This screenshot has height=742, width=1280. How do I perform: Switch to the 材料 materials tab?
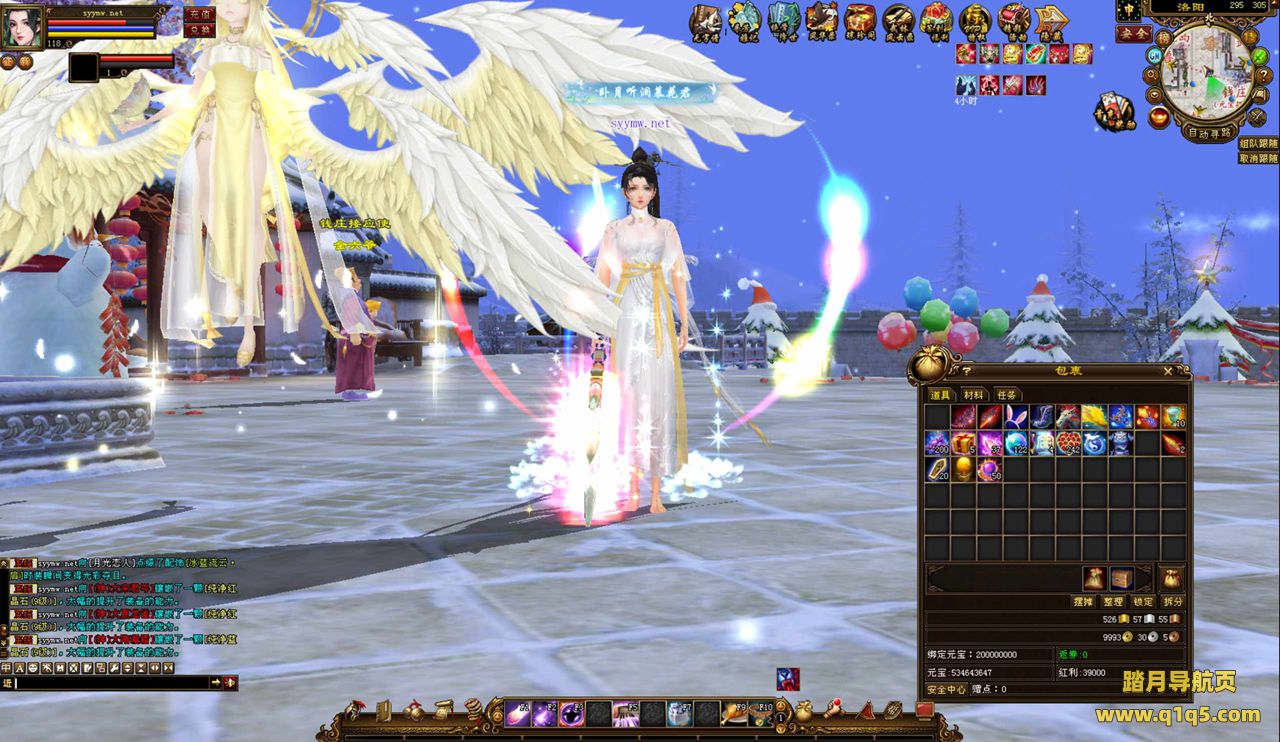973,395
